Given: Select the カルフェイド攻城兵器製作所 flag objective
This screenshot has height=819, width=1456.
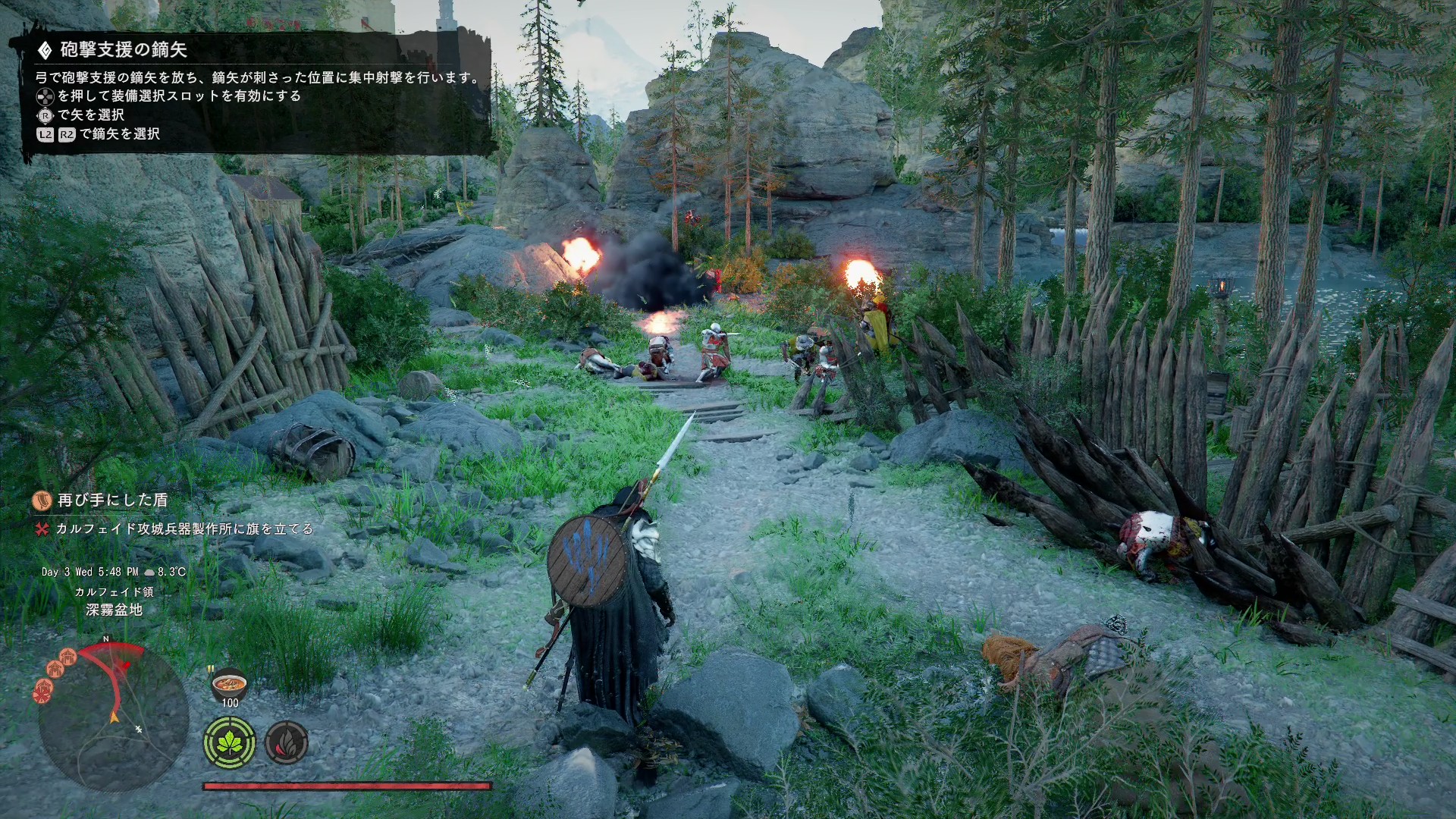Looking at the screenshot, I should coord(184,529).
